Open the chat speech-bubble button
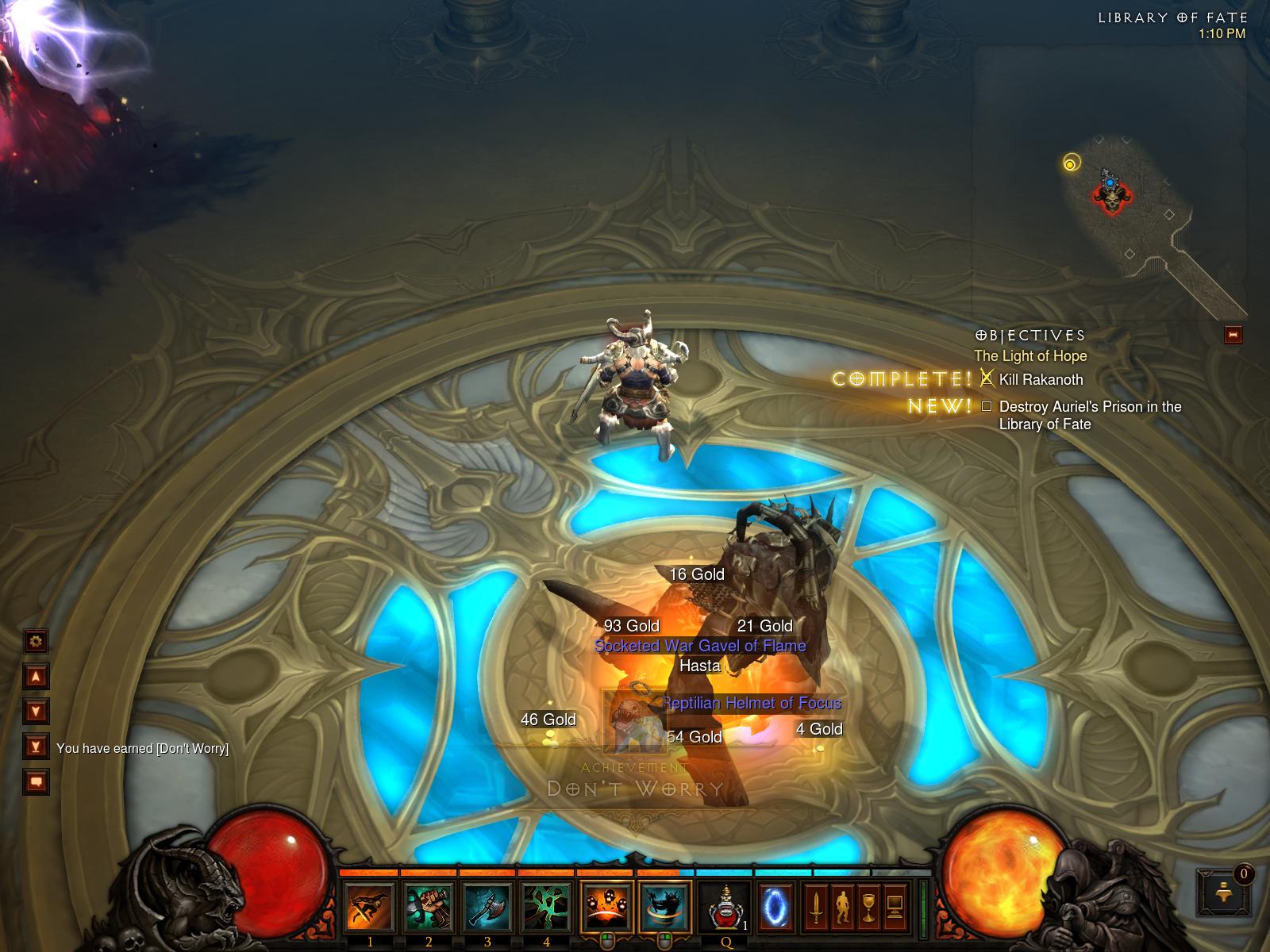The width and height of the screenshot is (1270, 952). (36, 782)
